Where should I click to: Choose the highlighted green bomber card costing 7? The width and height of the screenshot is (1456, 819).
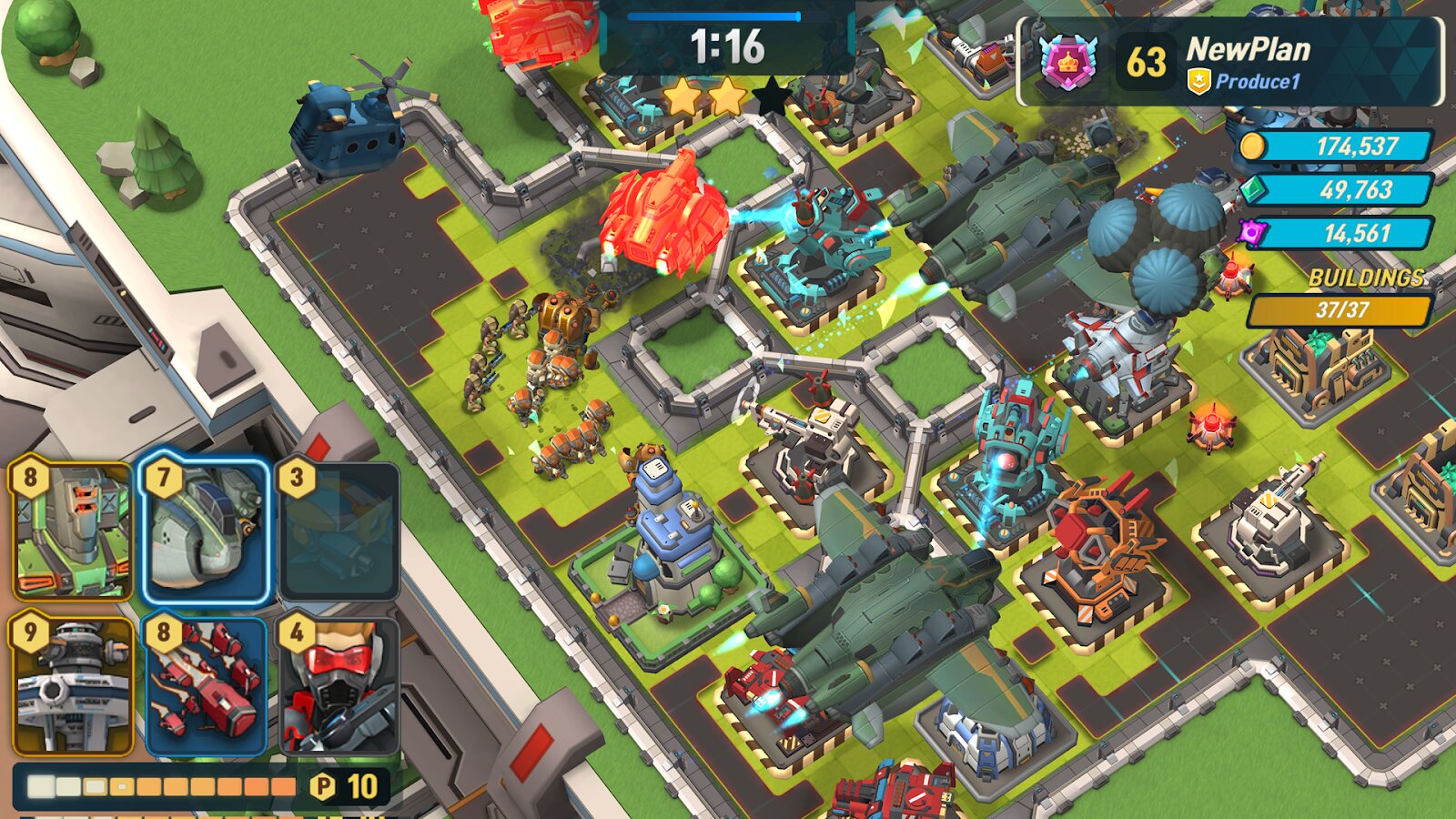(206, 531)
